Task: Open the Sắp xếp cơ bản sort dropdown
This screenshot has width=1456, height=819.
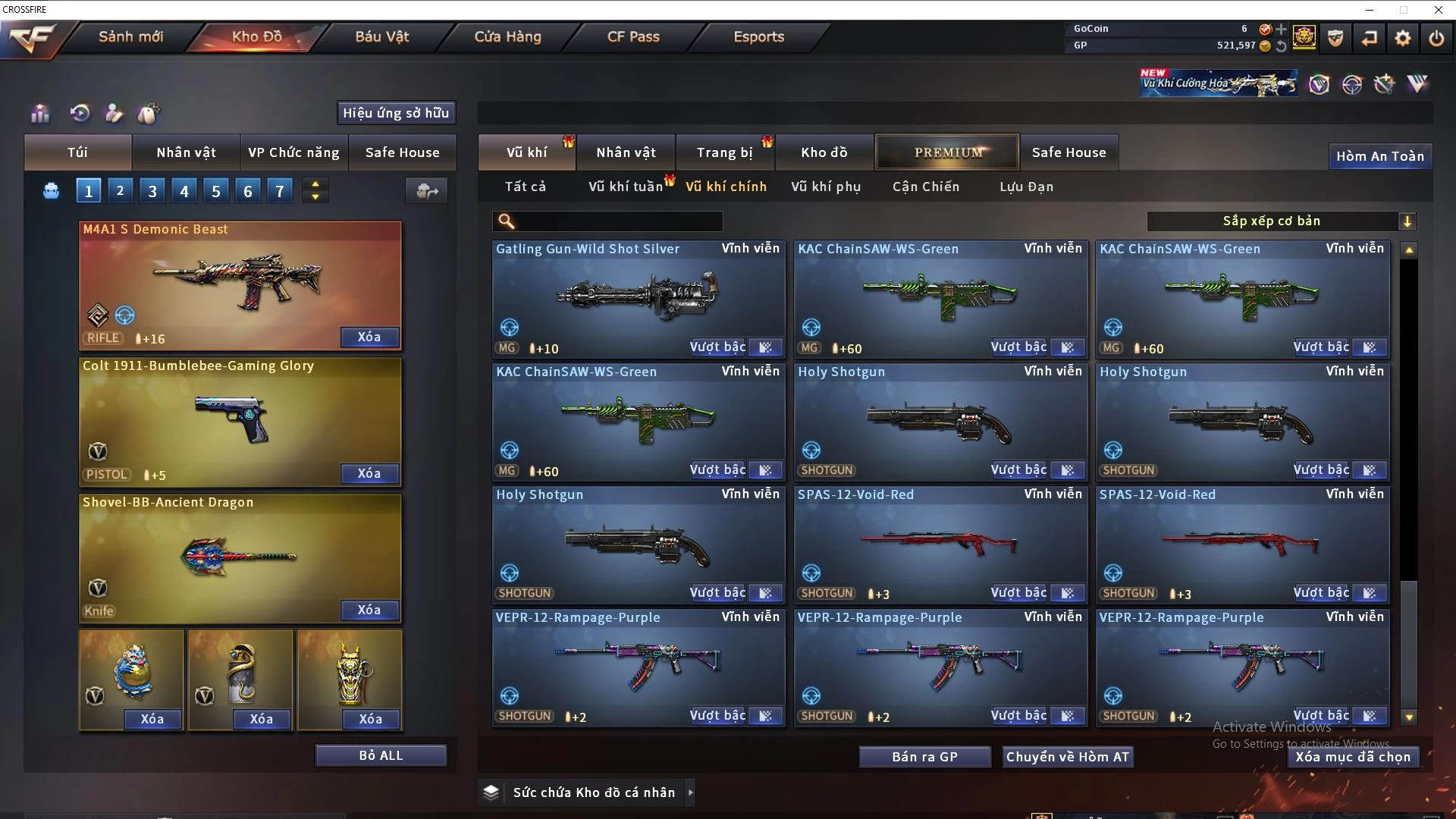Action: click(x=1281, y=221)
